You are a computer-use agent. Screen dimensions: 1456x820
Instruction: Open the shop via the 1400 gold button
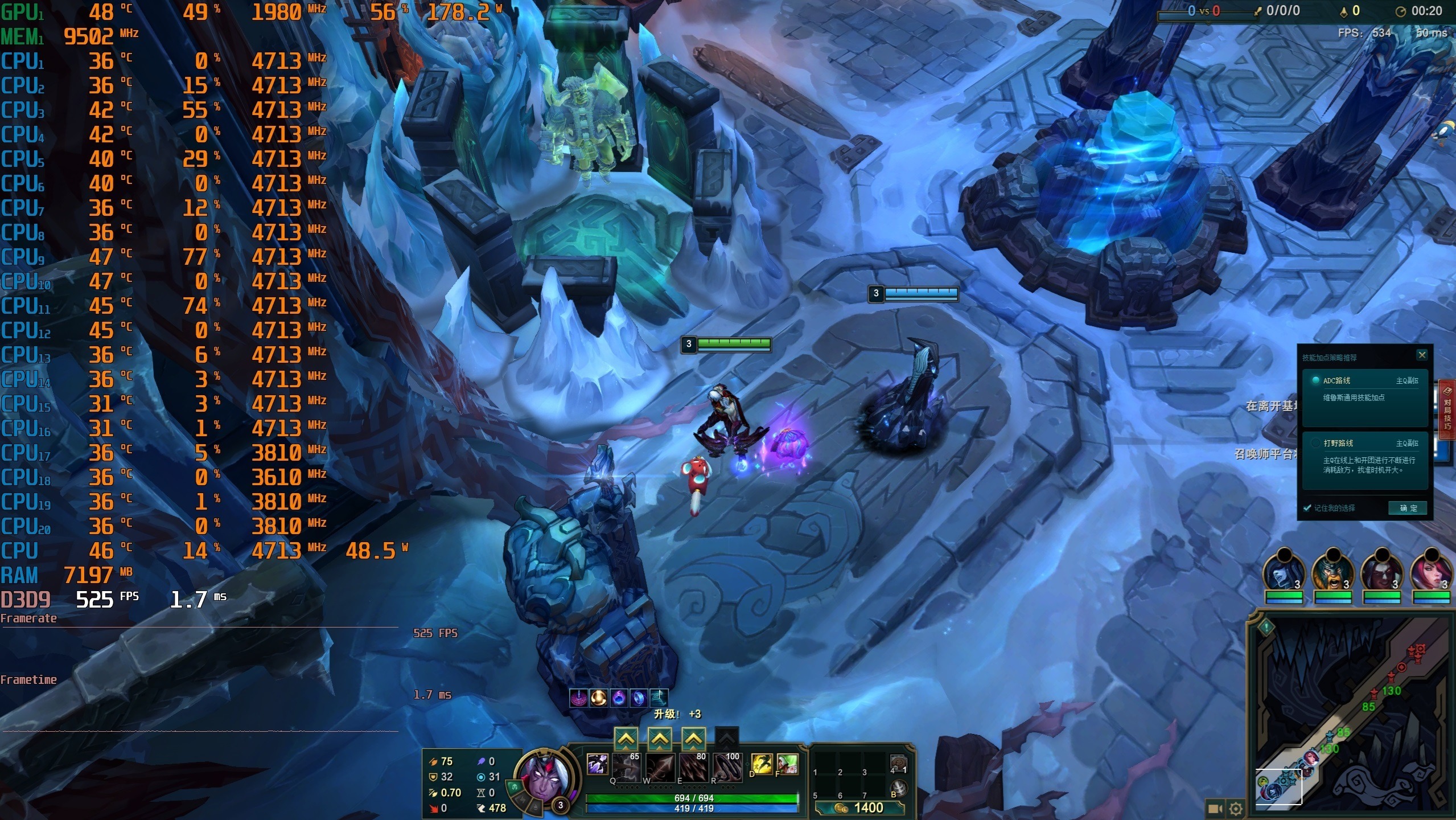tap(859, 807)
